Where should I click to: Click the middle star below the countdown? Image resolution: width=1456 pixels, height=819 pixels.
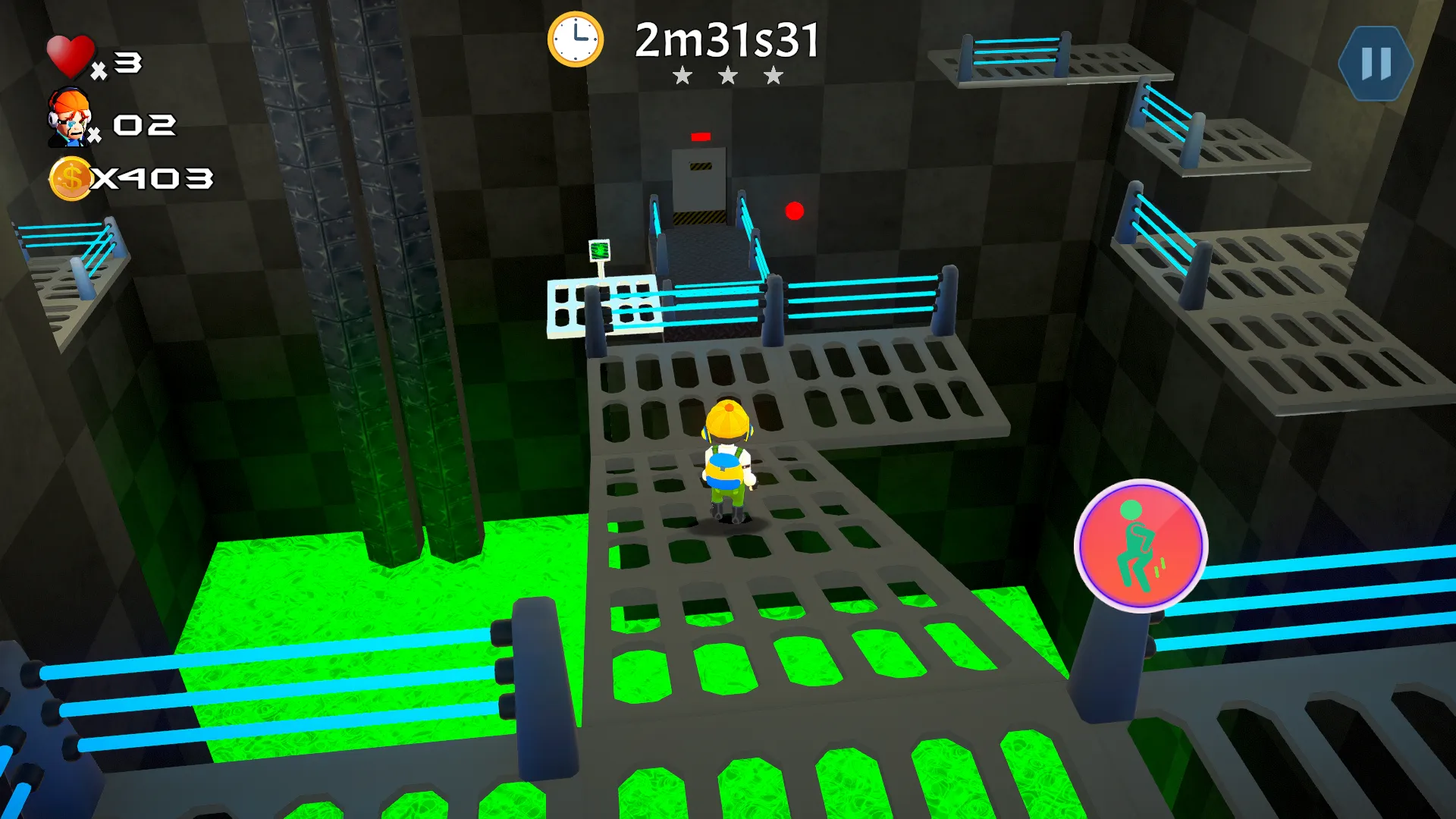727,76
